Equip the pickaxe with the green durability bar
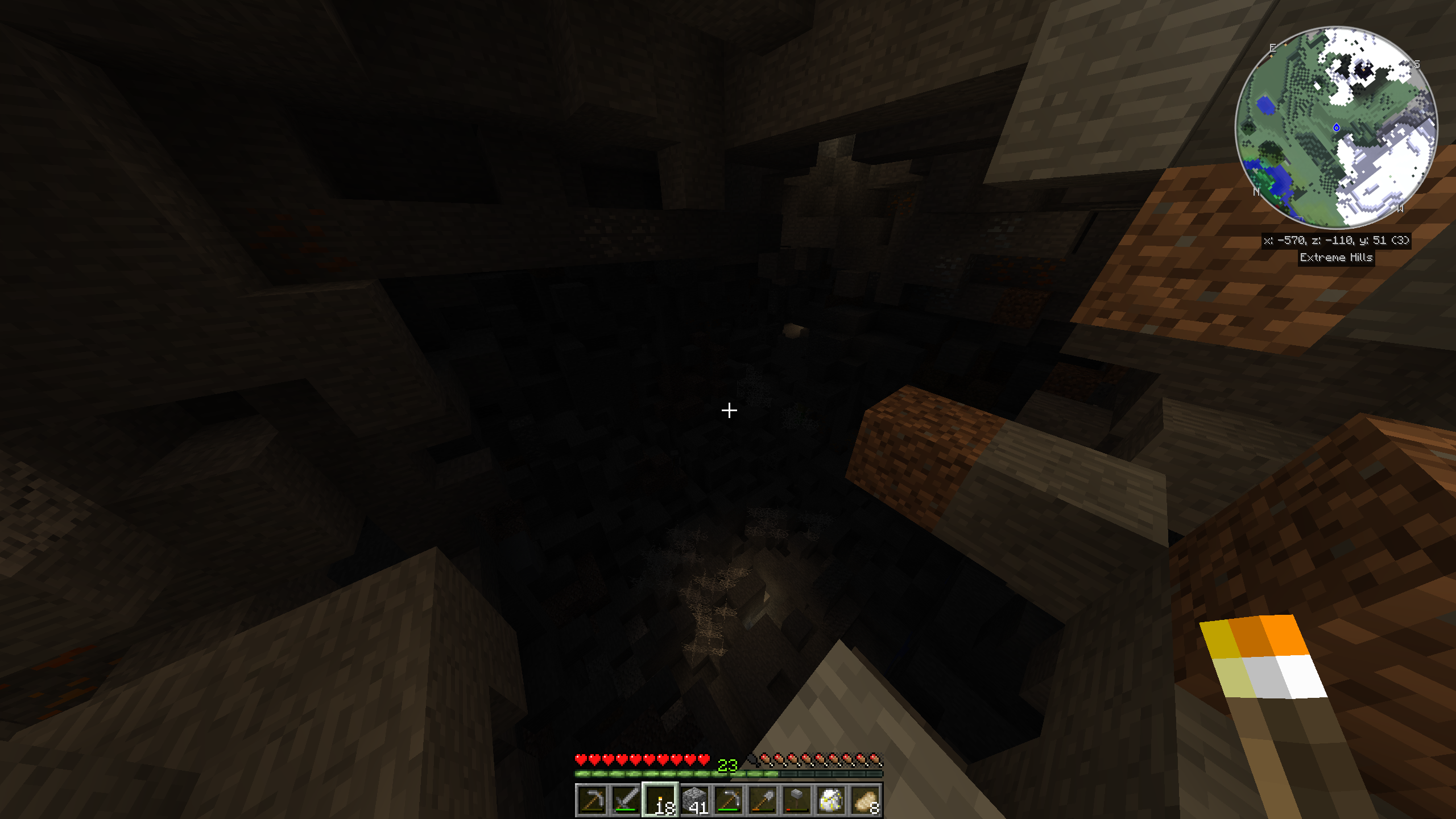 (729, 800)
